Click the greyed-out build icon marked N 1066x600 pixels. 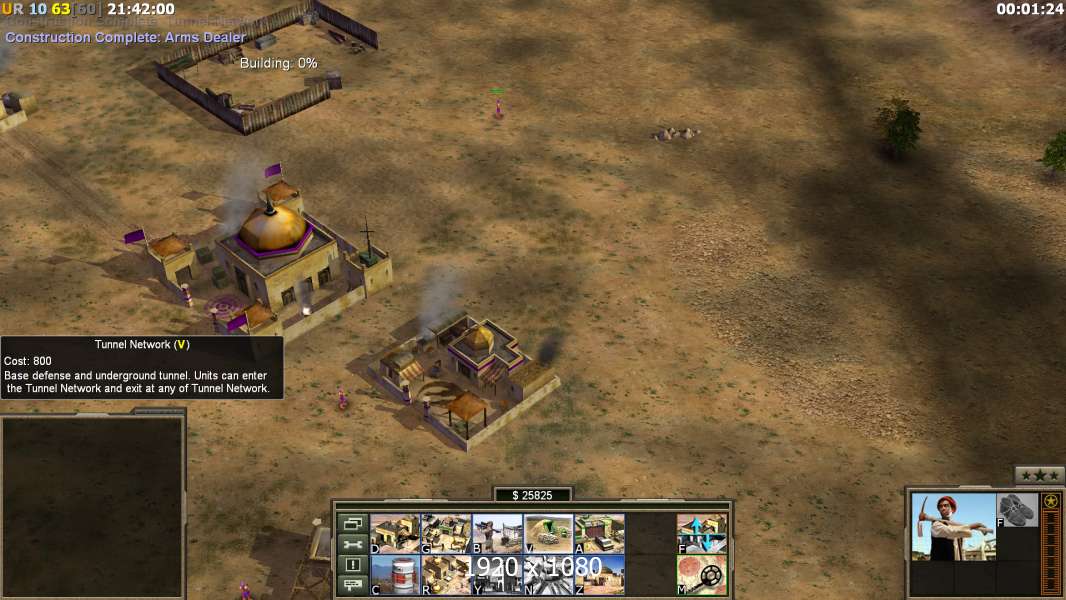(549, 575)
